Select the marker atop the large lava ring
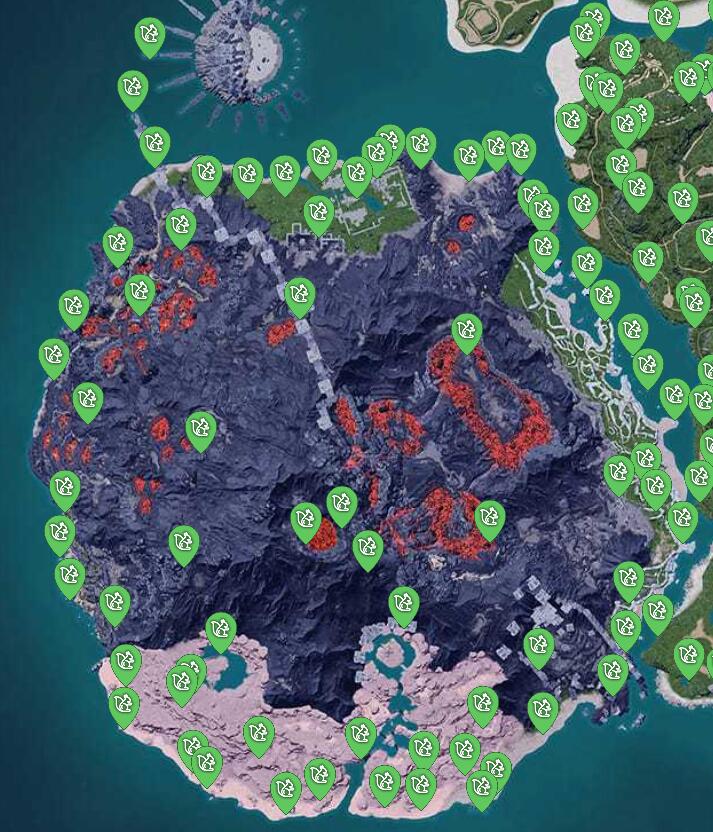Image resolution: width=713 pixels, height=832 pixels. click(467, 331)
